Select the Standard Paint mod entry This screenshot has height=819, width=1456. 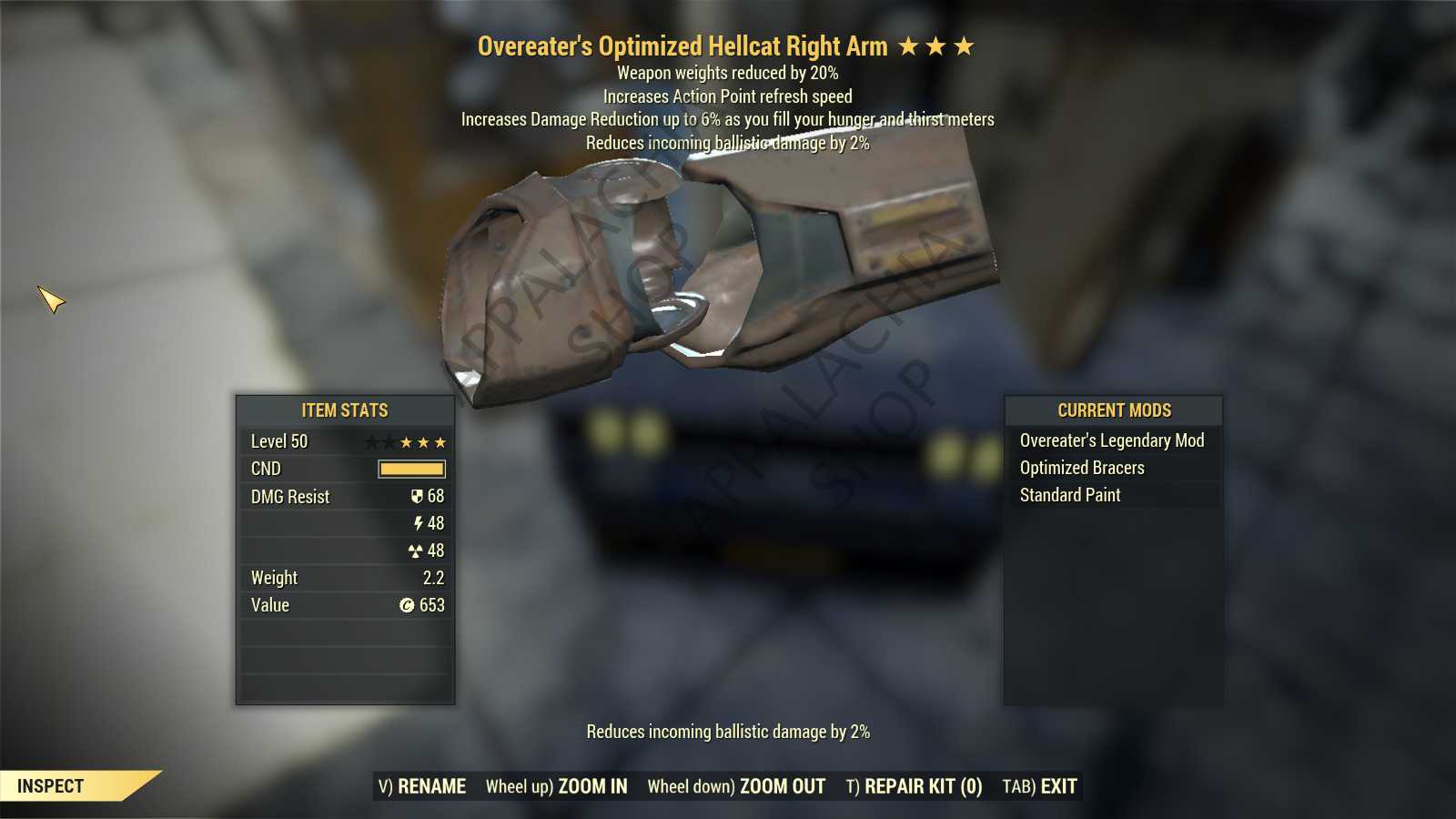(x=1070, y=495)
